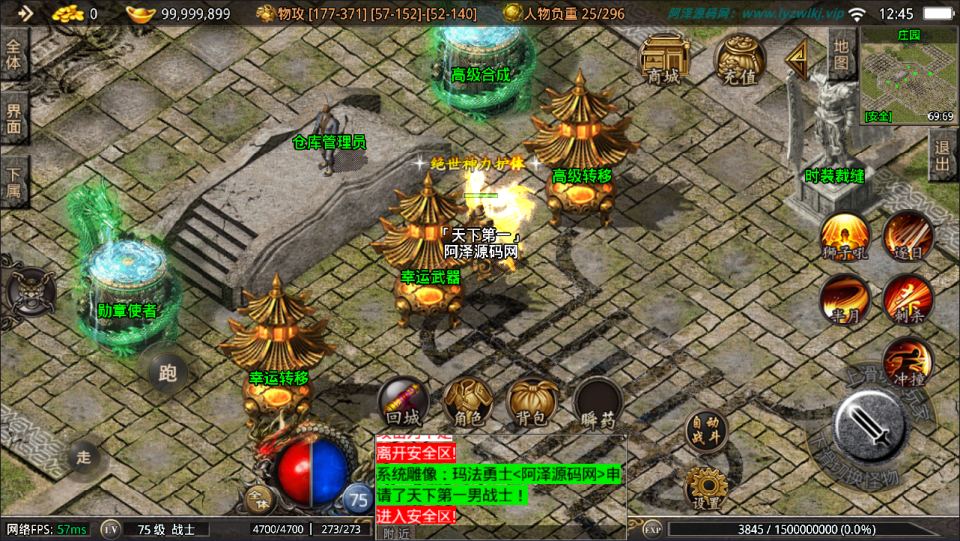Use the 逐日 sword skill
960x541 pixels.
[907, 237]
